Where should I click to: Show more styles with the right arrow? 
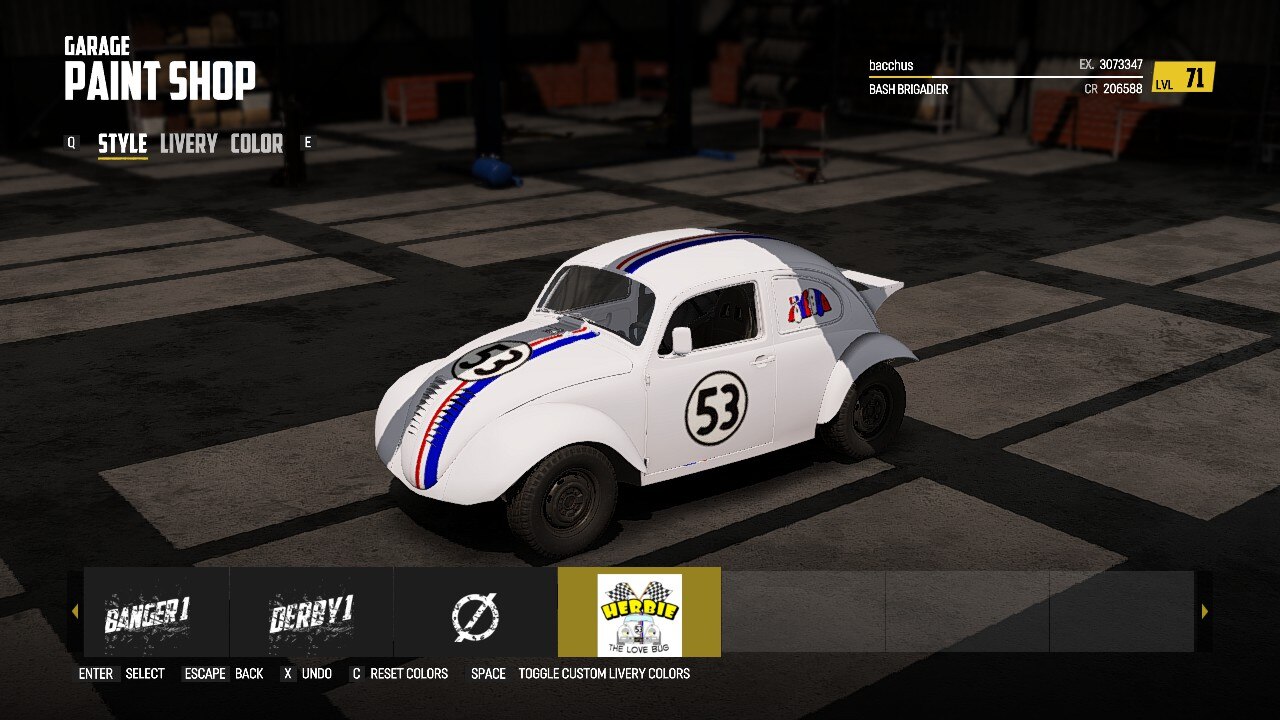1204,611
